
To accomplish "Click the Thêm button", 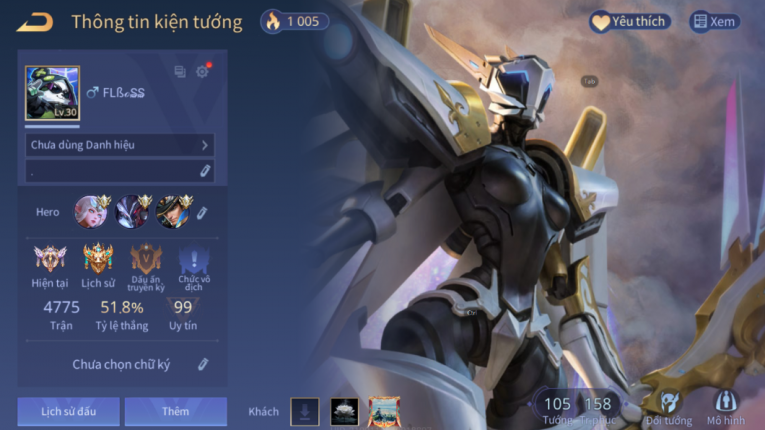I will pos(176,411).
